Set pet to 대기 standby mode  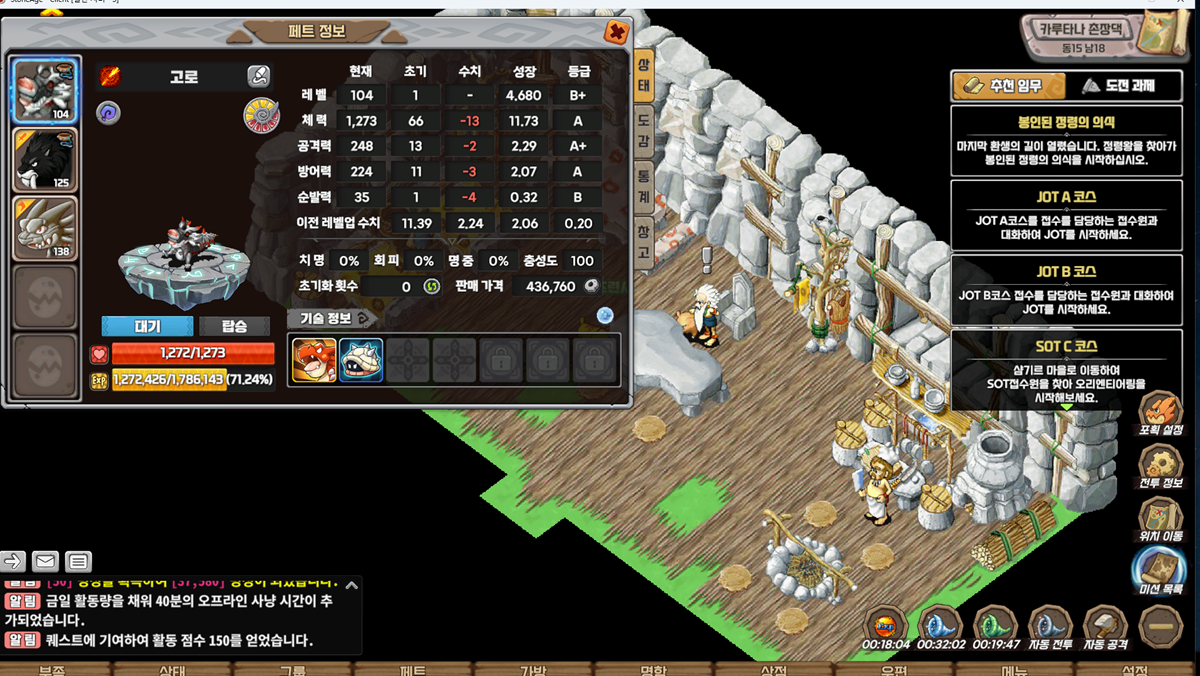pos(147,326)
